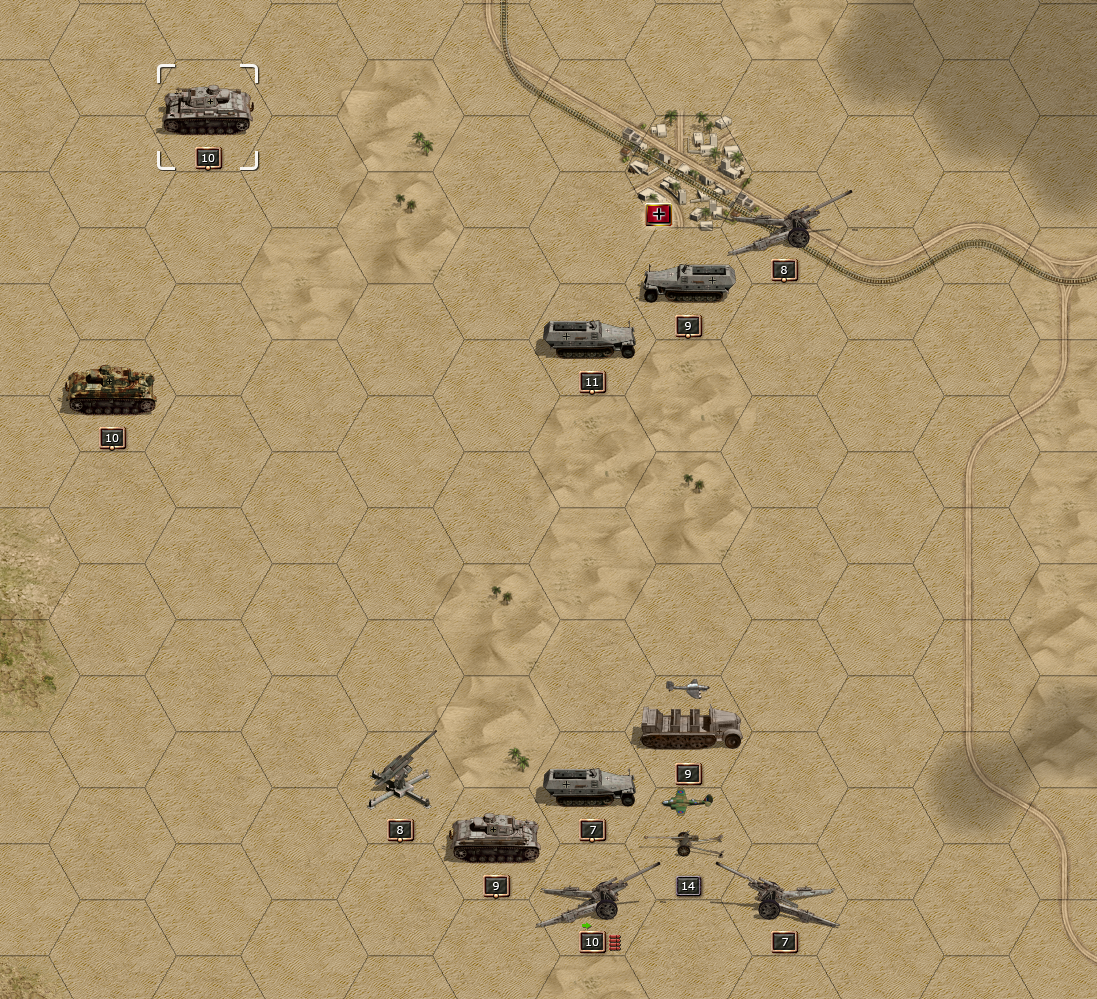Choose the half-track with strength 7

pos(590,786)
